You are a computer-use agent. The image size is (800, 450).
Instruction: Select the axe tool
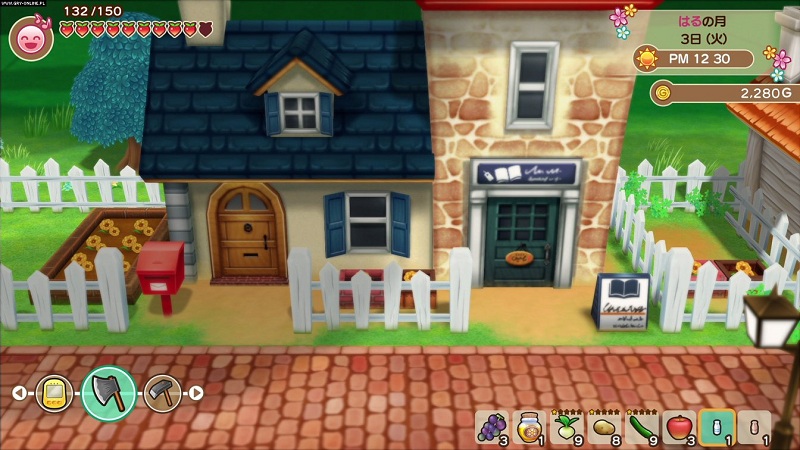click(x=109, y=392)
